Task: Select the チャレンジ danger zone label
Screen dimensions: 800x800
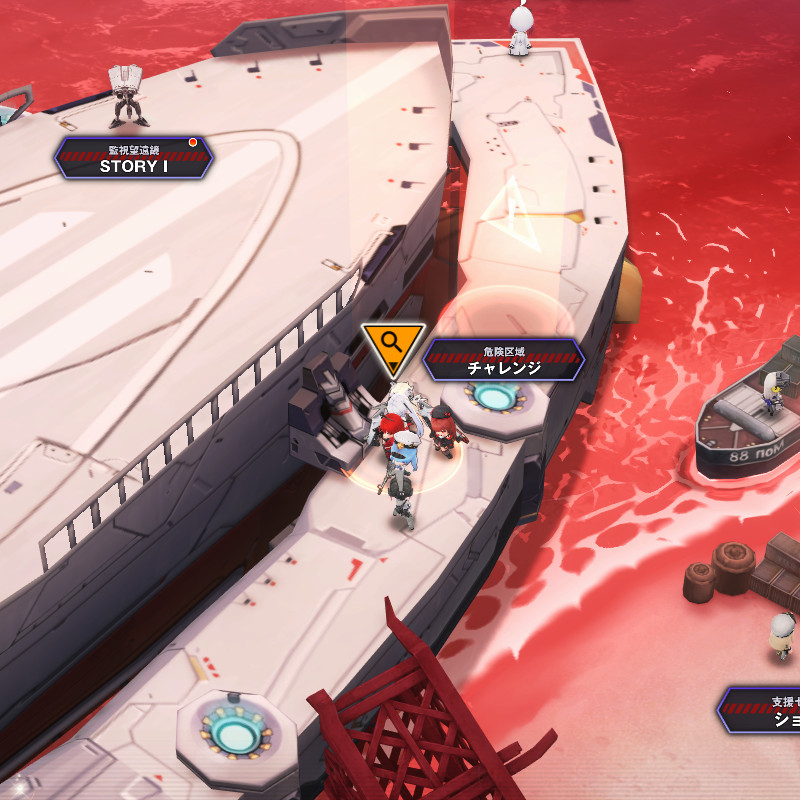Action: (x=503, y=360)
